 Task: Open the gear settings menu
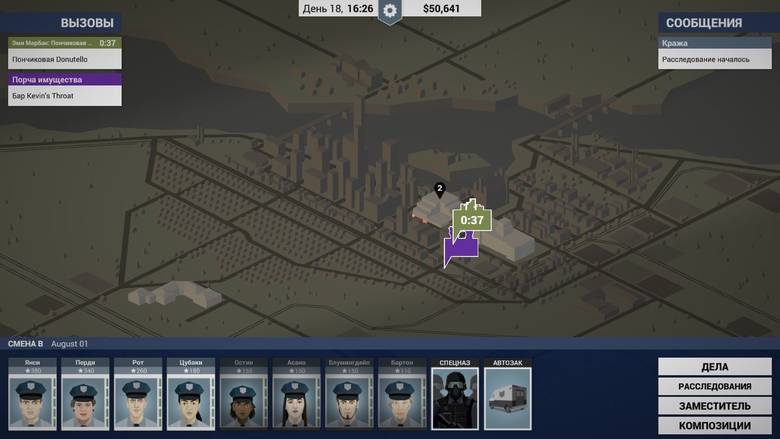[x=390, y=10]
